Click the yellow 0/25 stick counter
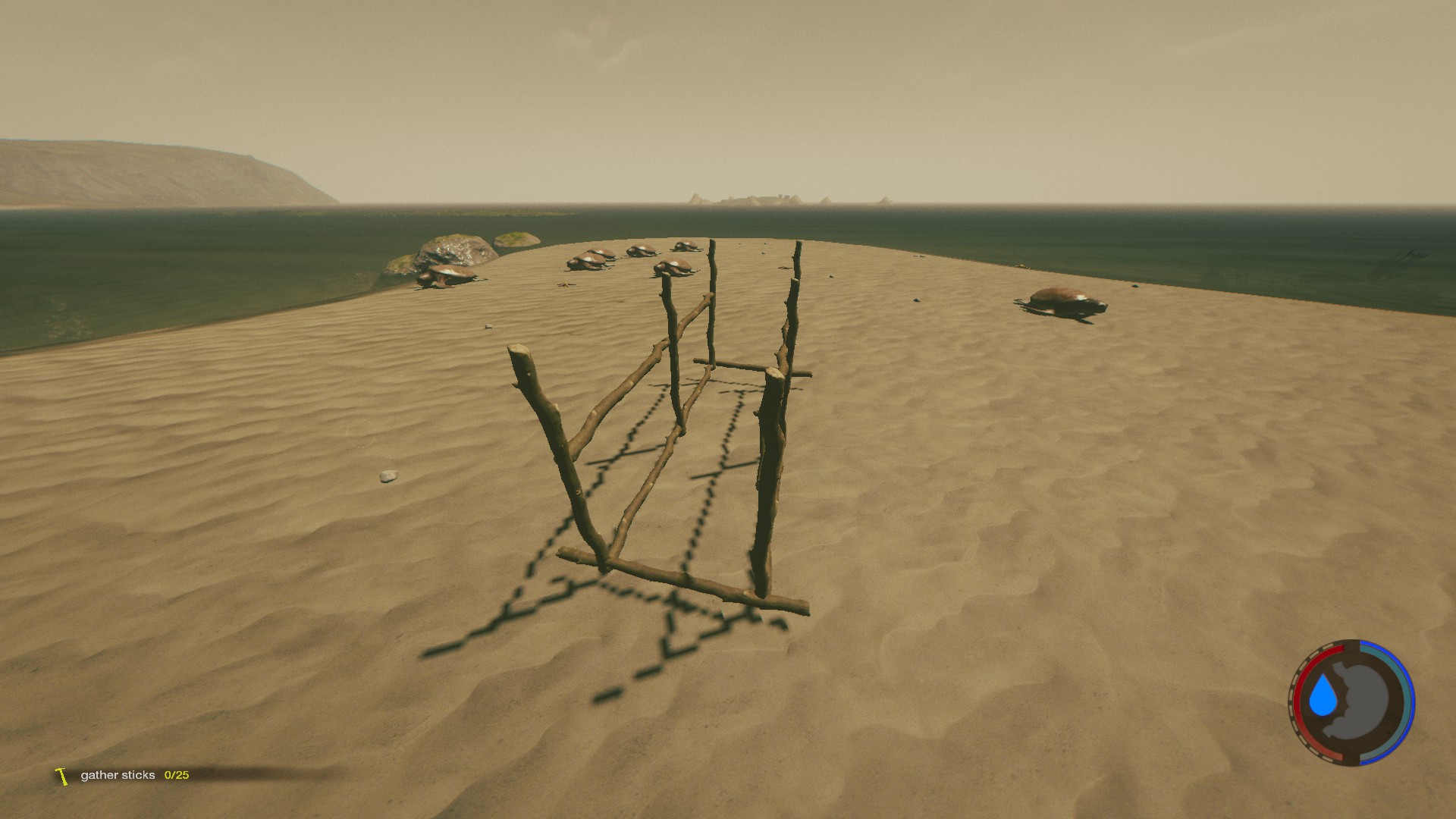Image resolution: width=1456 pixels, height=819 pixels. pyautogui.click(x=176, y=776)
